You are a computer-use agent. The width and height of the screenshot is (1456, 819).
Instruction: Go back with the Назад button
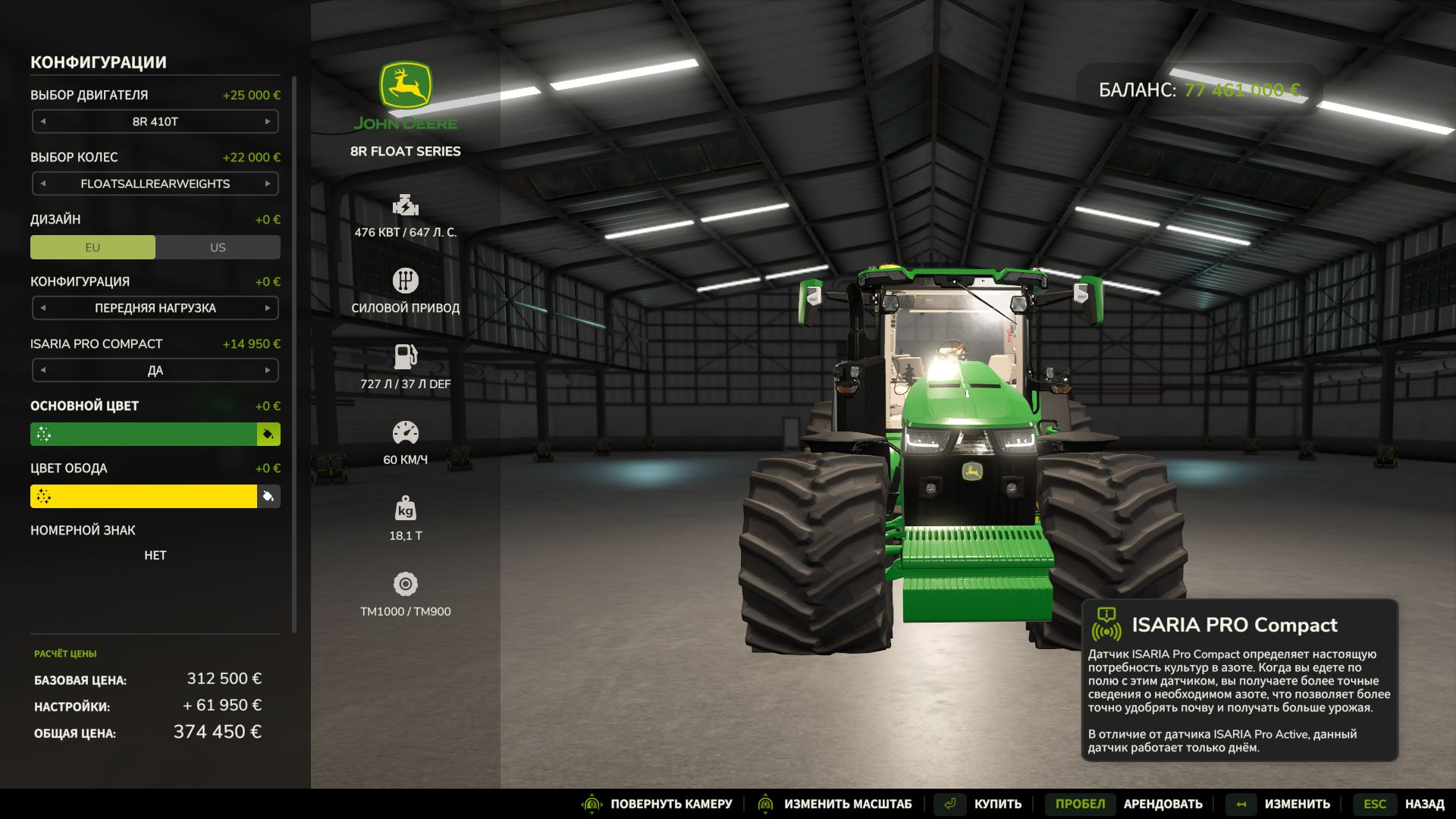[1424, 804]
